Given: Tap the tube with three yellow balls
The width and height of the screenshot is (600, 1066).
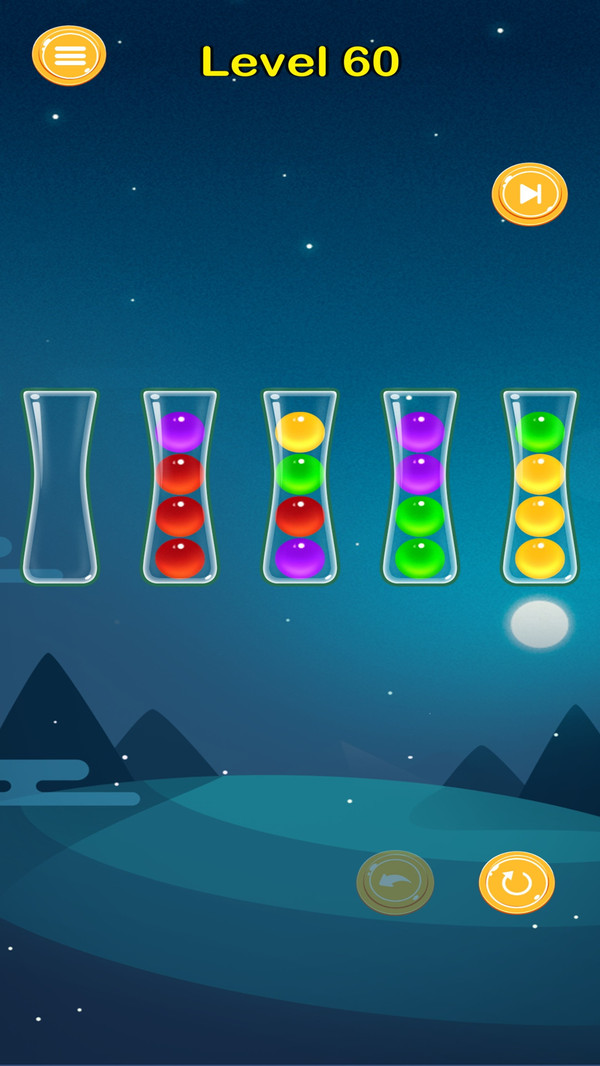Looking at the screenshot, I should tap(540, 488).
